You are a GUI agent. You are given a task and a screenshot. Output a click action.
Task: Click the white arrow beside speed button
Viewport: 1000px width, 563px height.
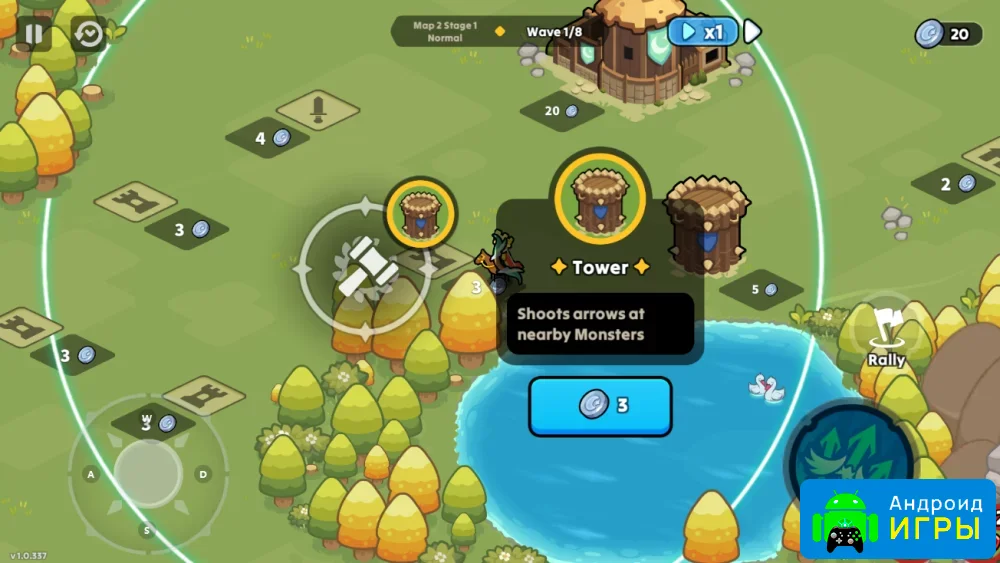[752, 32]
